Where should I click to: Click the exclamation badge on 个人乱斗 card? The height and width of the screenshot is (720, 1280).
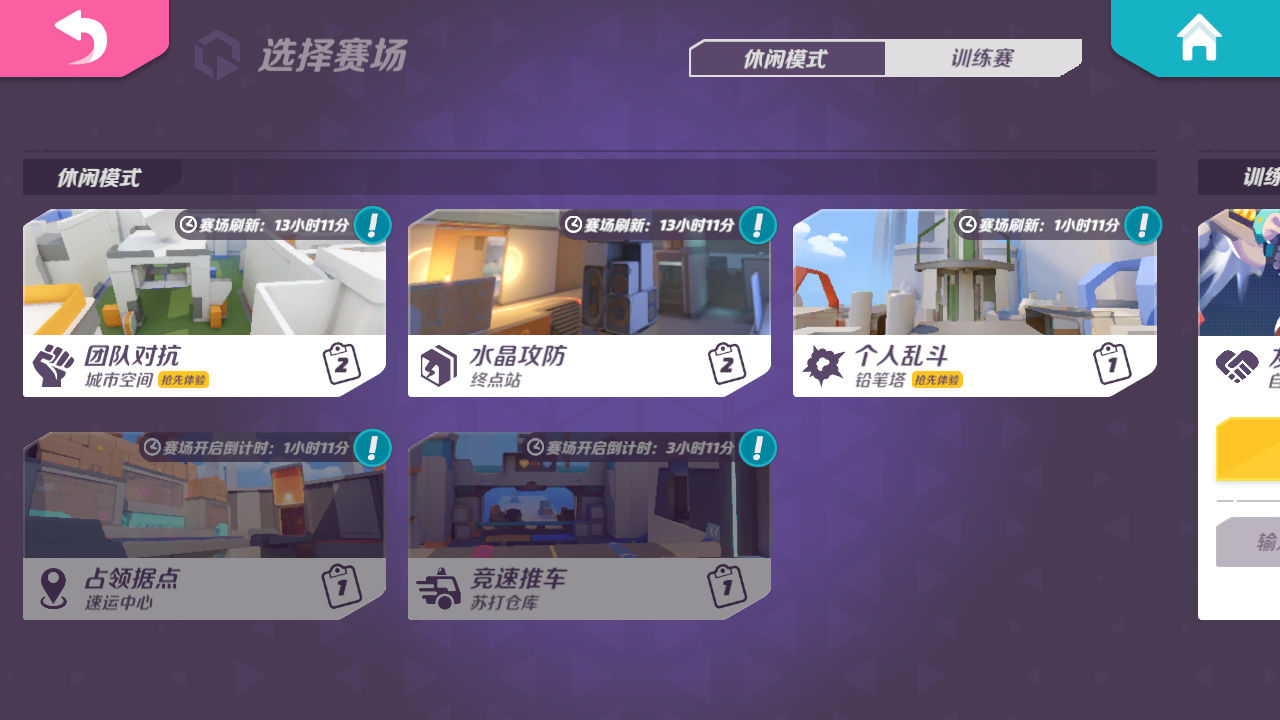(1141, 226)
